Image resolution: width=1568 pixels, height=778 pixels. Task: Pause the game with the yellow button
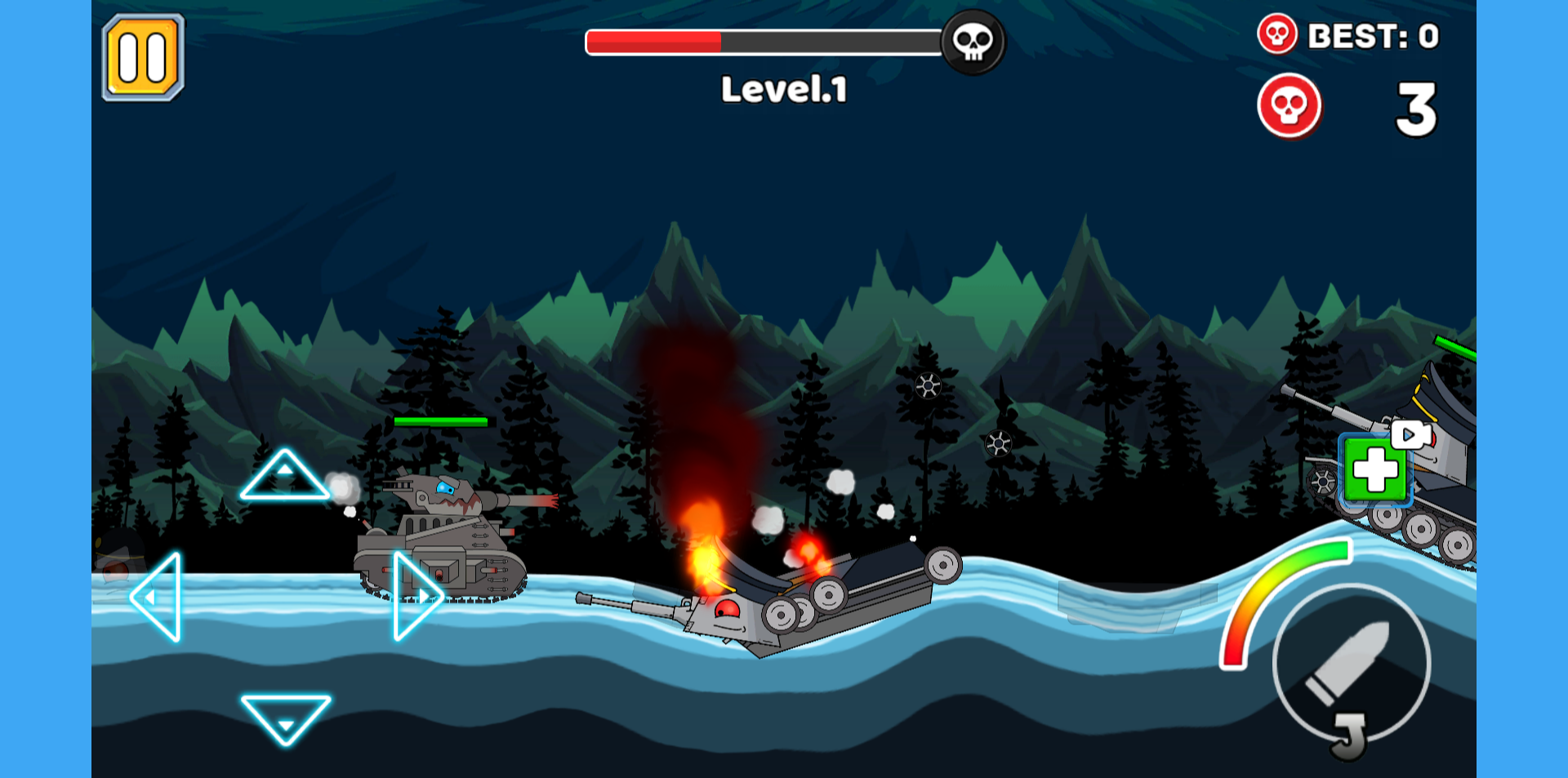coord(143,58)
